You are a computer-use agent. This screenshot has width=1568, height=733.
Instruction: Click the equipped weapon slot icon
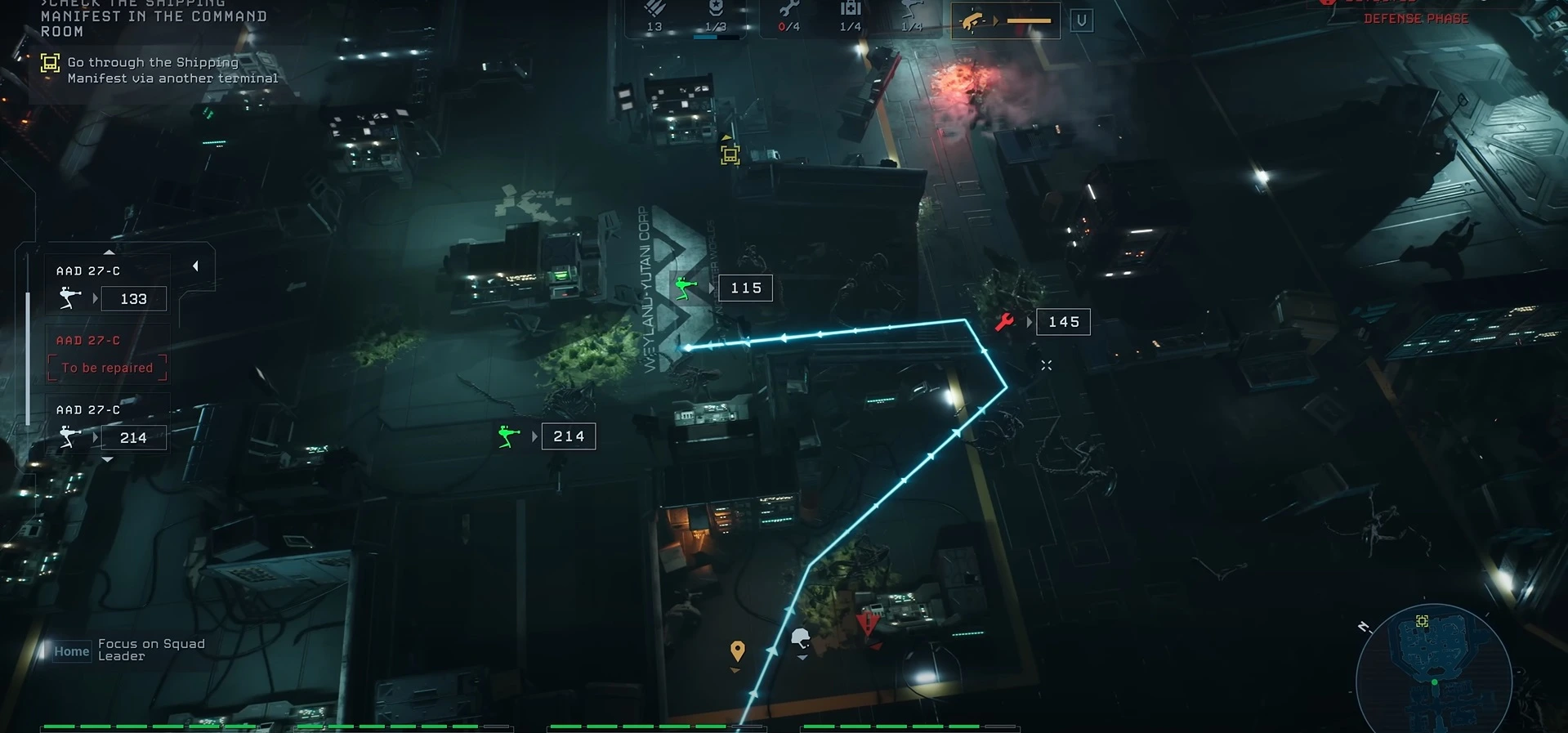pos(976,19)
